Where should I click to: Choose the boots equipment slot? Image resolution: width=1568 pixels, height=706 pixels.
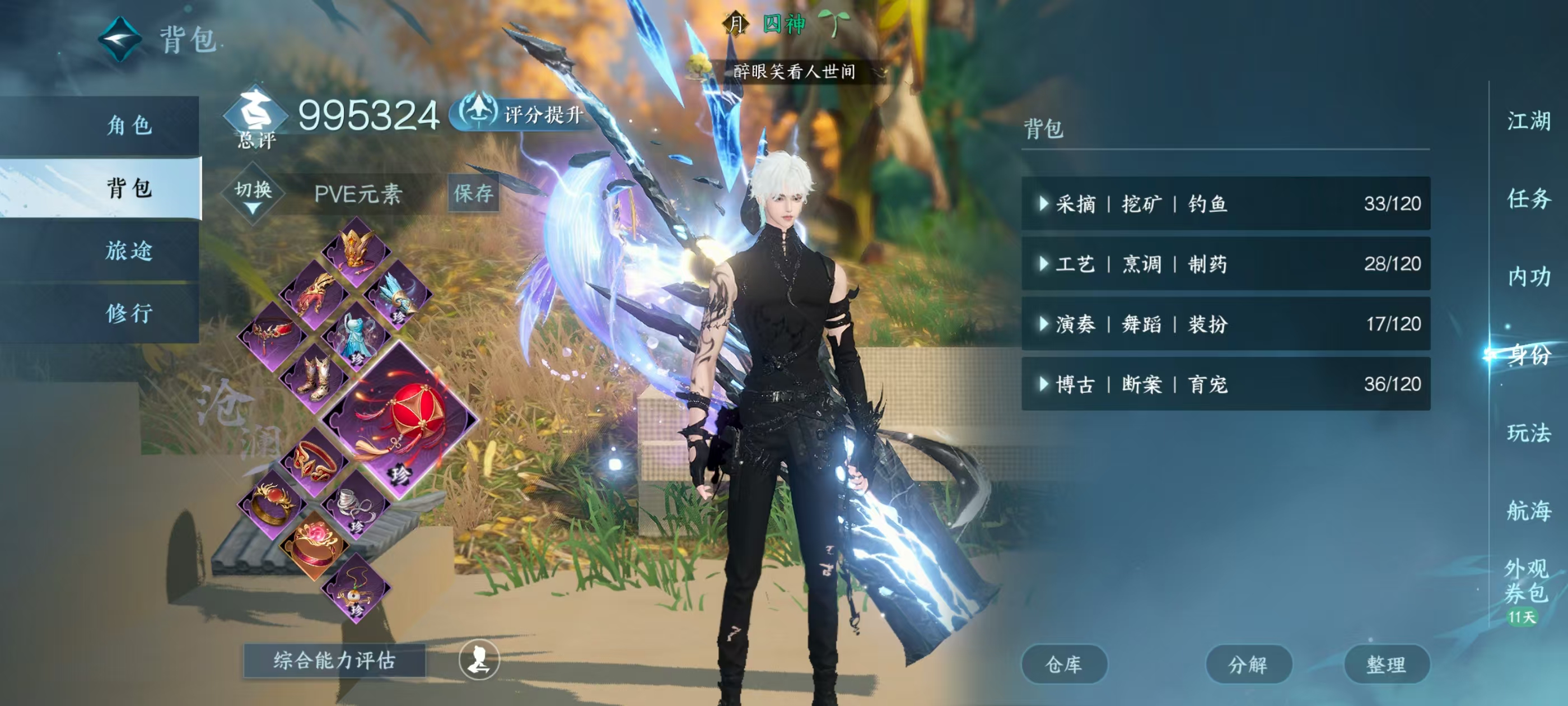tap(314, 378)
